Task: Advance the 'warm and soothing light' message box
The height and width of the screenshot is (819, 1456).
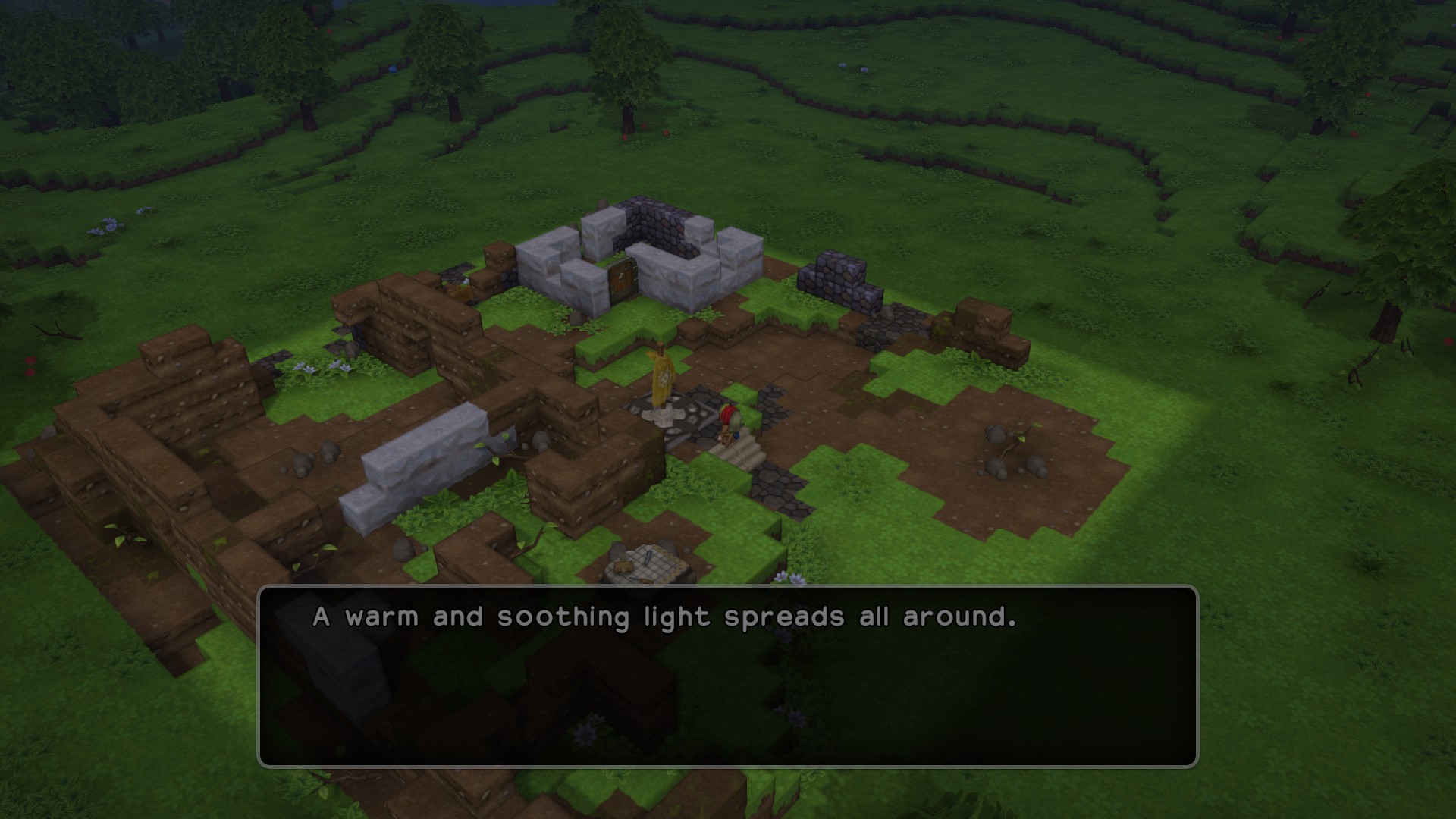Action: click(x=728, y=676)
